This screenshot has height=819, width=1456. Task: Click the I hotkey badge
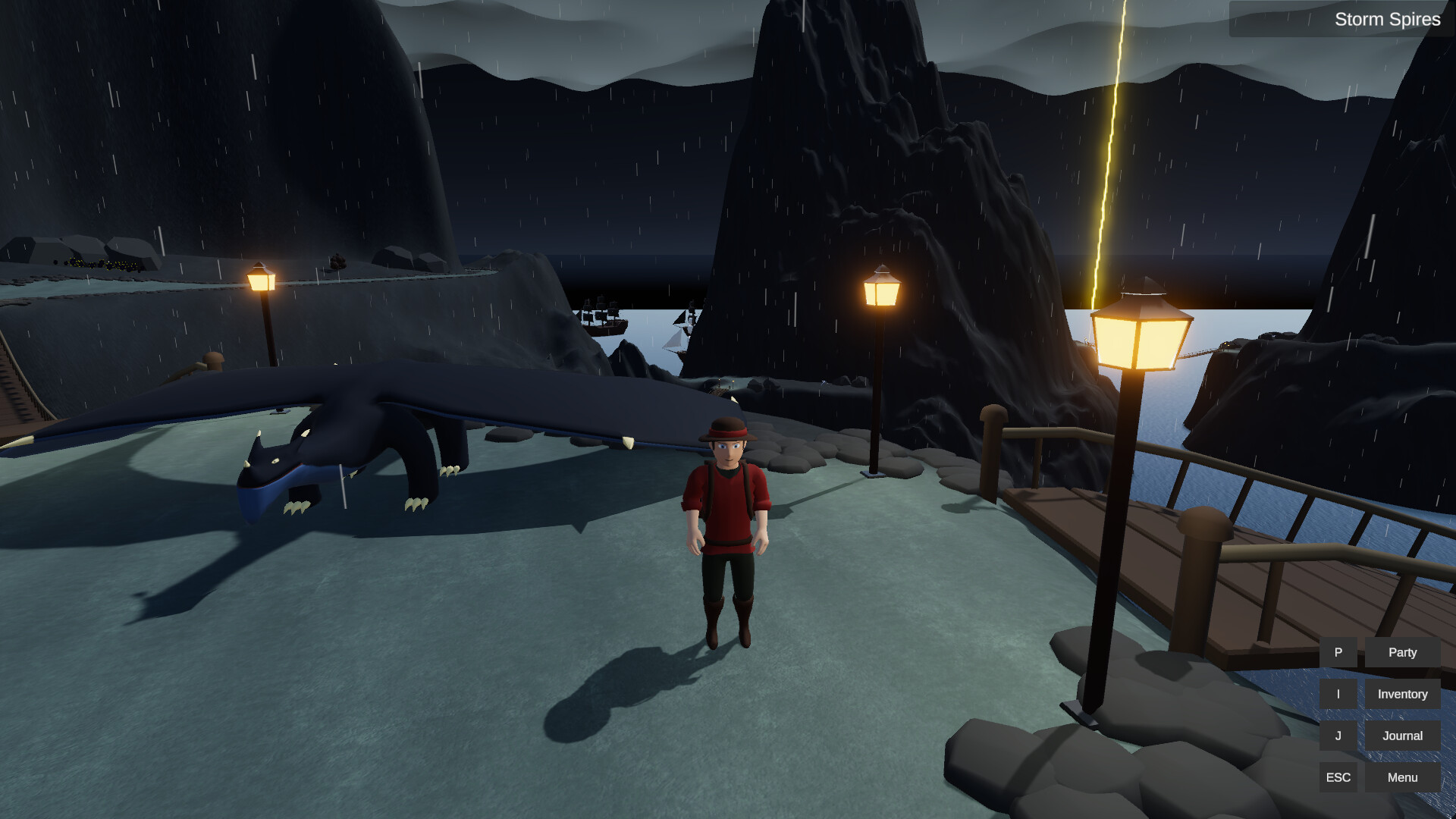(1338, 693)
